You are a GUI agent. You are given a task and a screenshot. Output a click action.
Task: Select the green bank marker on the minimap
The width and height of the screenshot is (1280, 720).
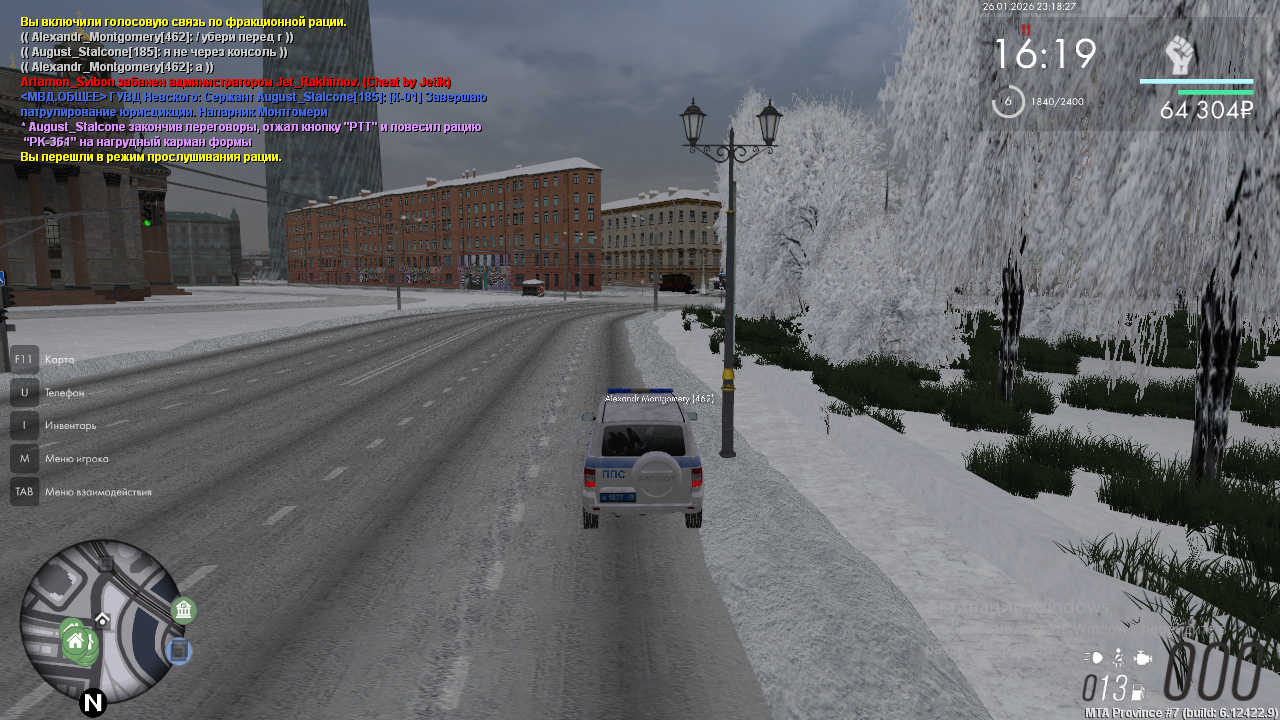point(183,611)
